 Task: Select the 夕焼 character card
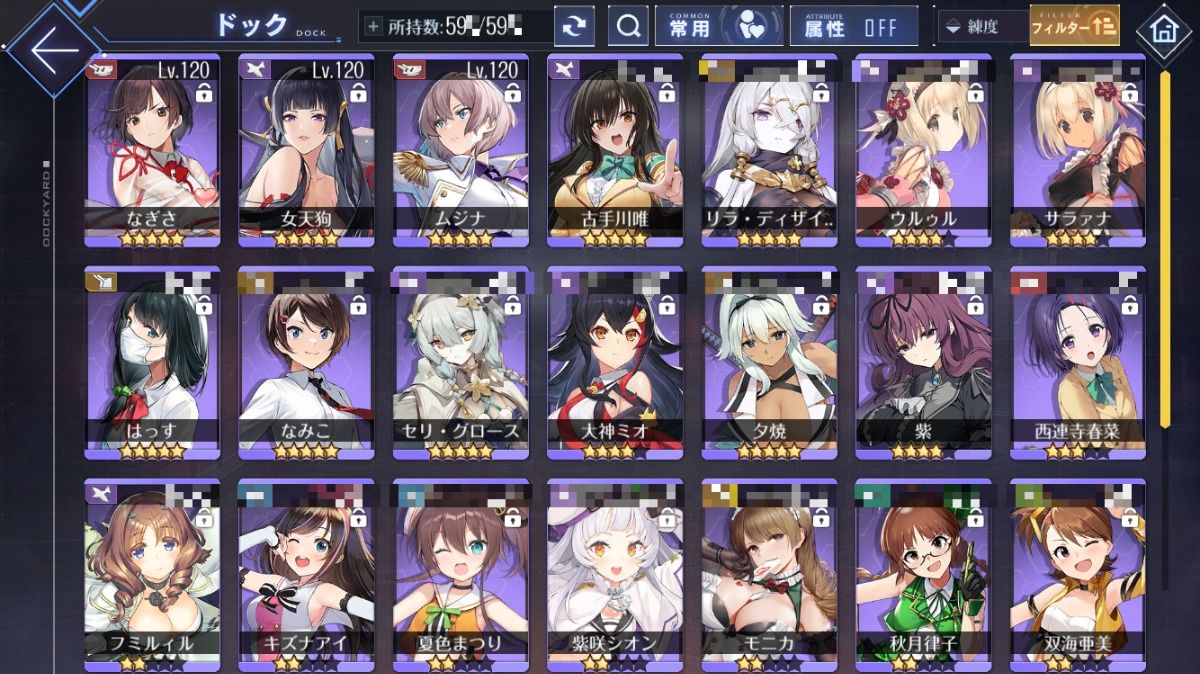[770, 362]
